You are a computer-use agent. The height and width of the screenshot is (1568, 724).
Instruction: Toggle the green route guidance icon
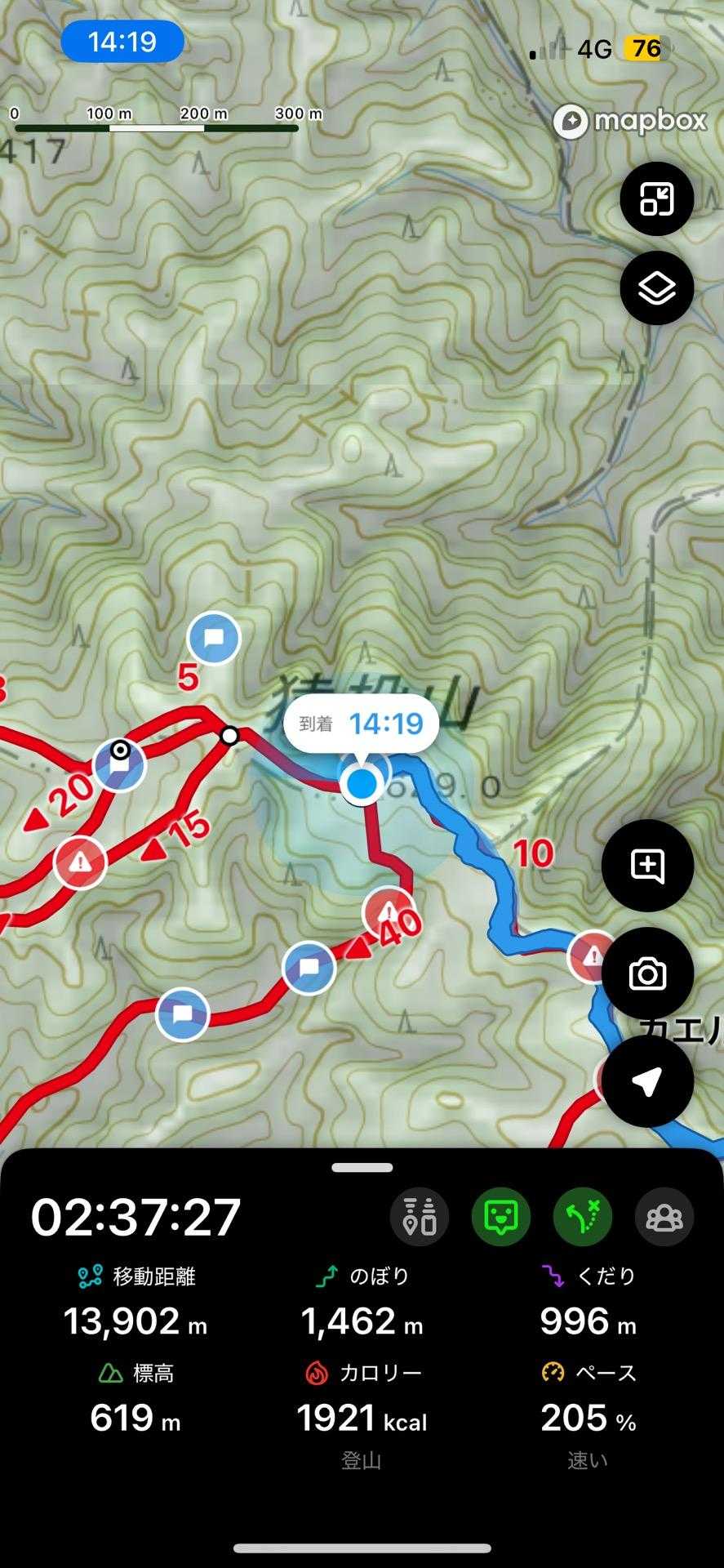point(583,1217)
